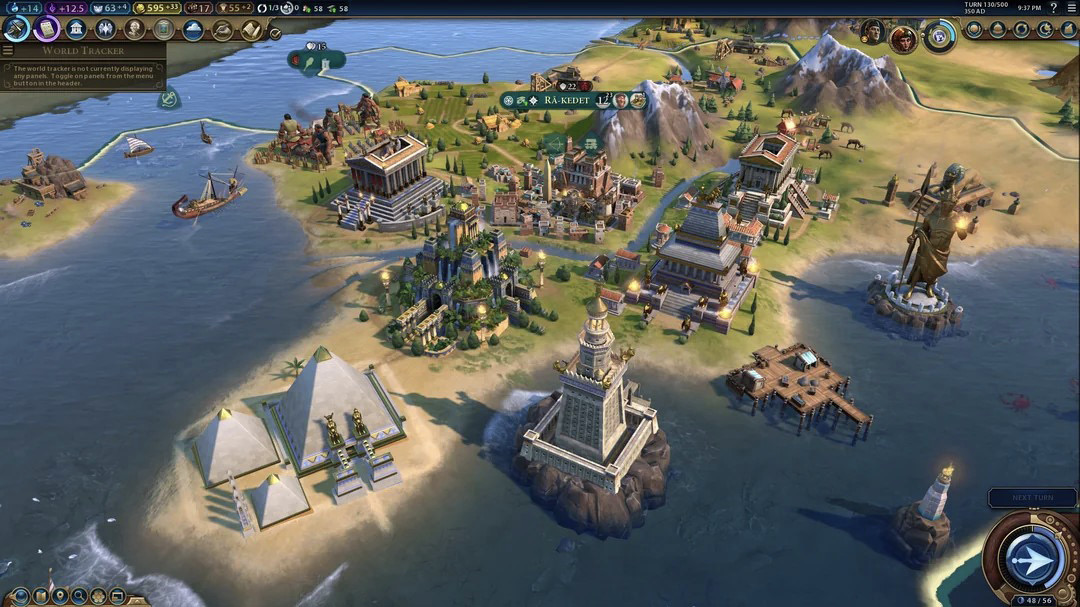Open the great works painting icon
This screenshot has width=1080, height=607.
[x=163, y=29]
